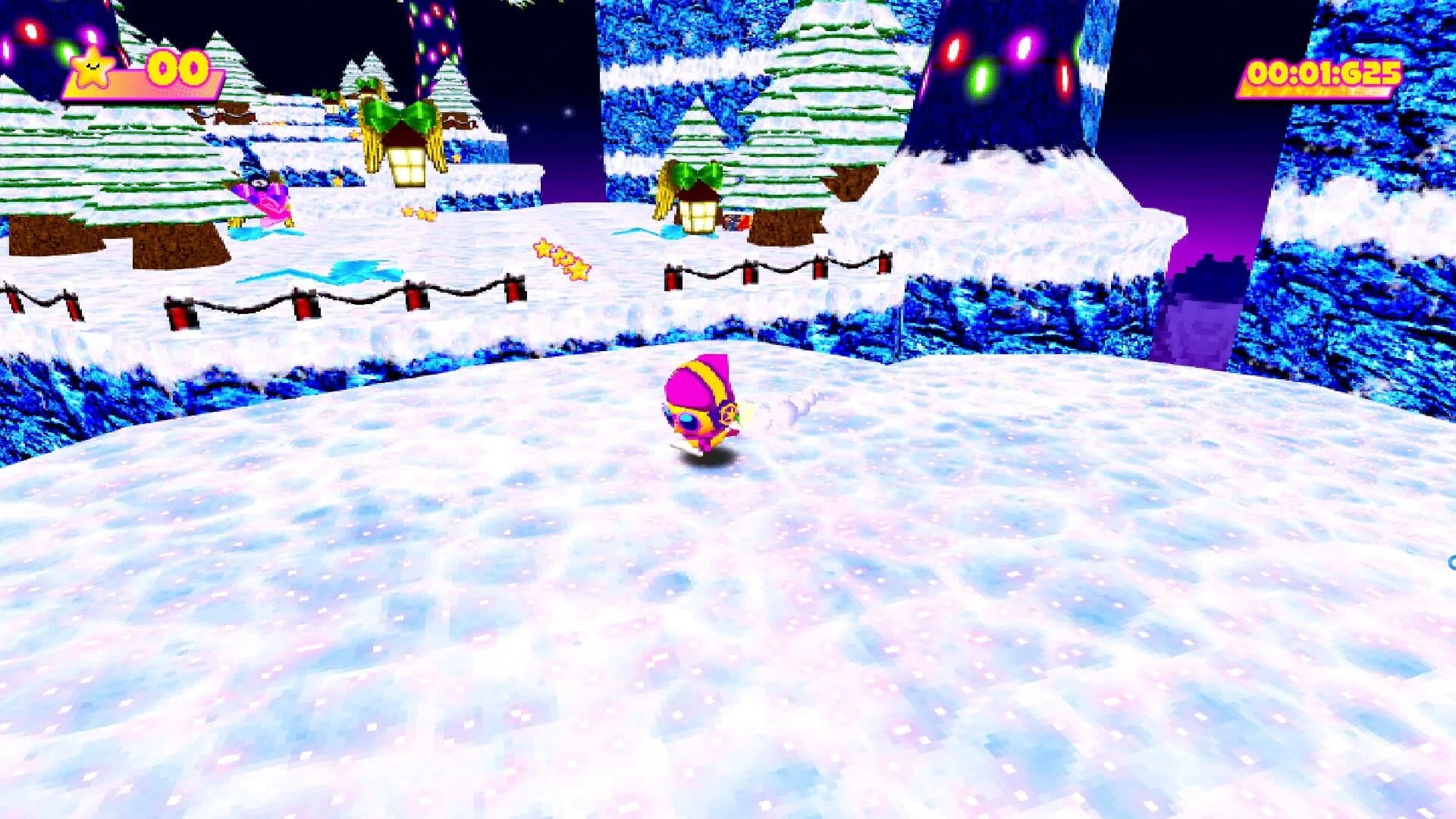Toggle the red Christmas light on the big tree
Viewport: 1456px width, 819px height.
pos(952,49)
